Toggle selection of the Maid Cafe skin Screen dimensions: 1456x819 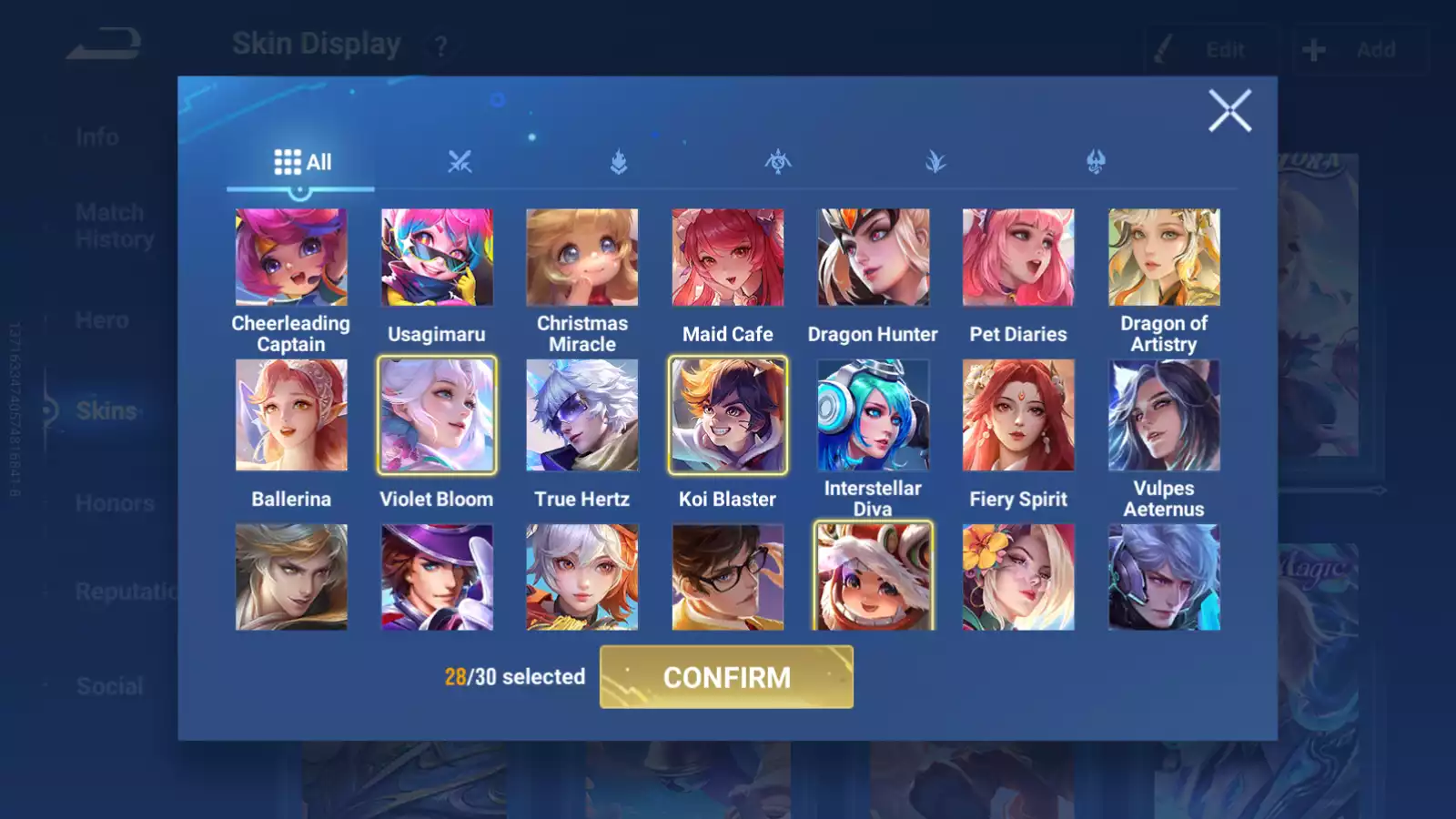[x=727, y=258]
